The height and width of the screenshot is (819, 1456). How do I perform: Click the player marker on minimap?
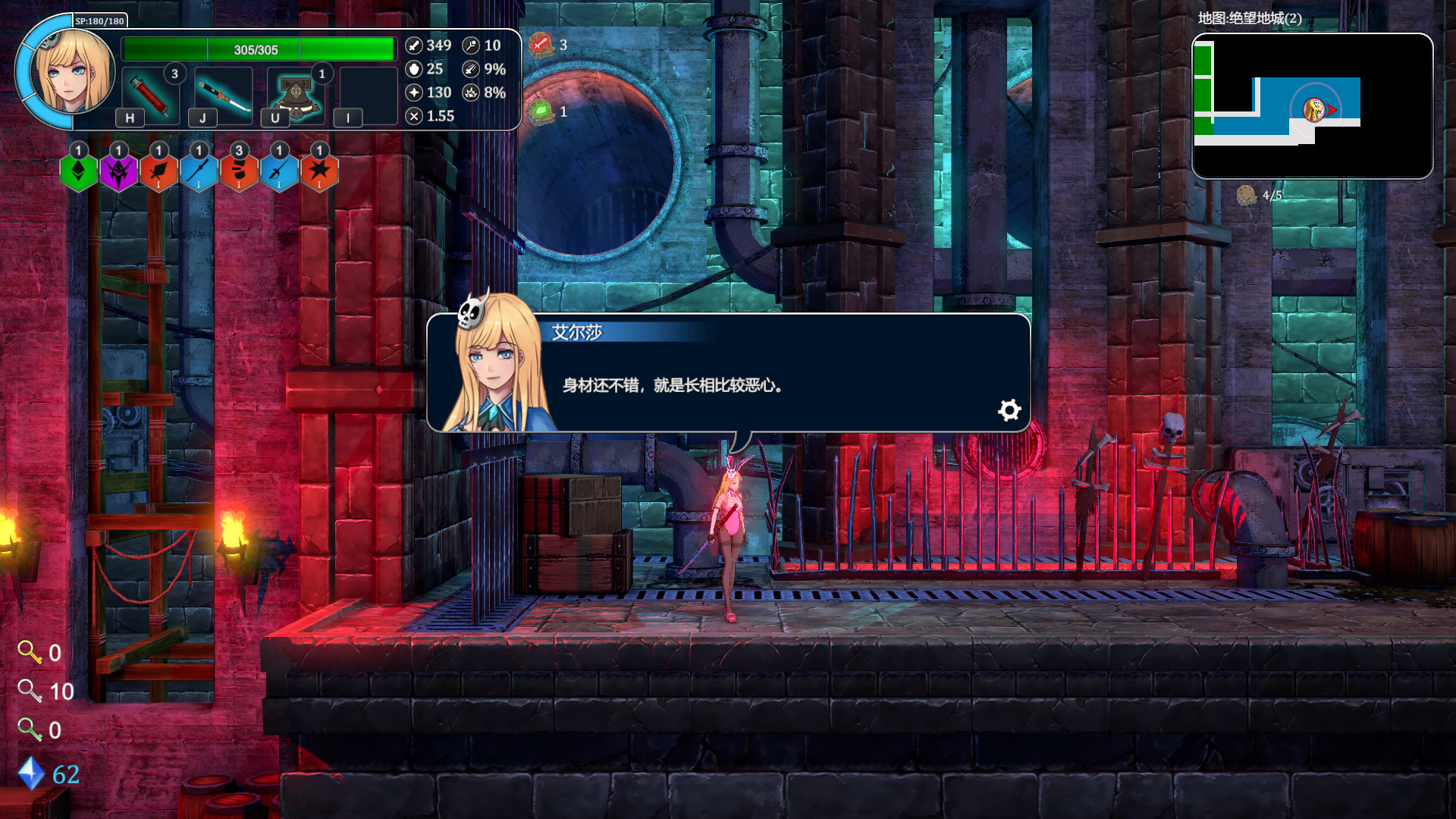point(1316,110)
